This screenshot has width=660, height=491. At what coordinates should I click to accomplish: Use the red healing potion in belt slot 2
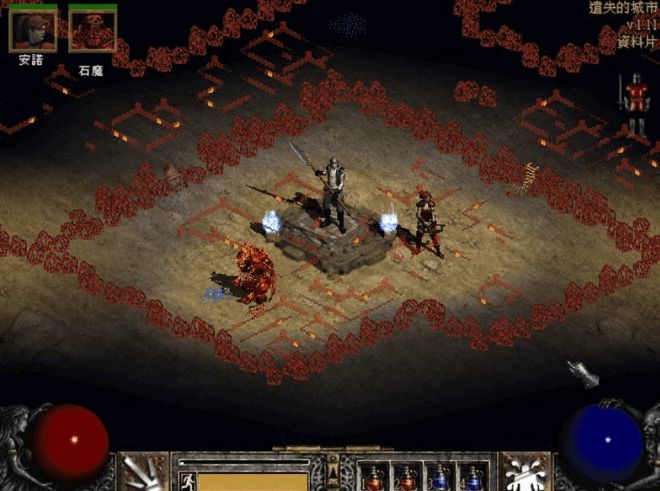click(406, 478)
